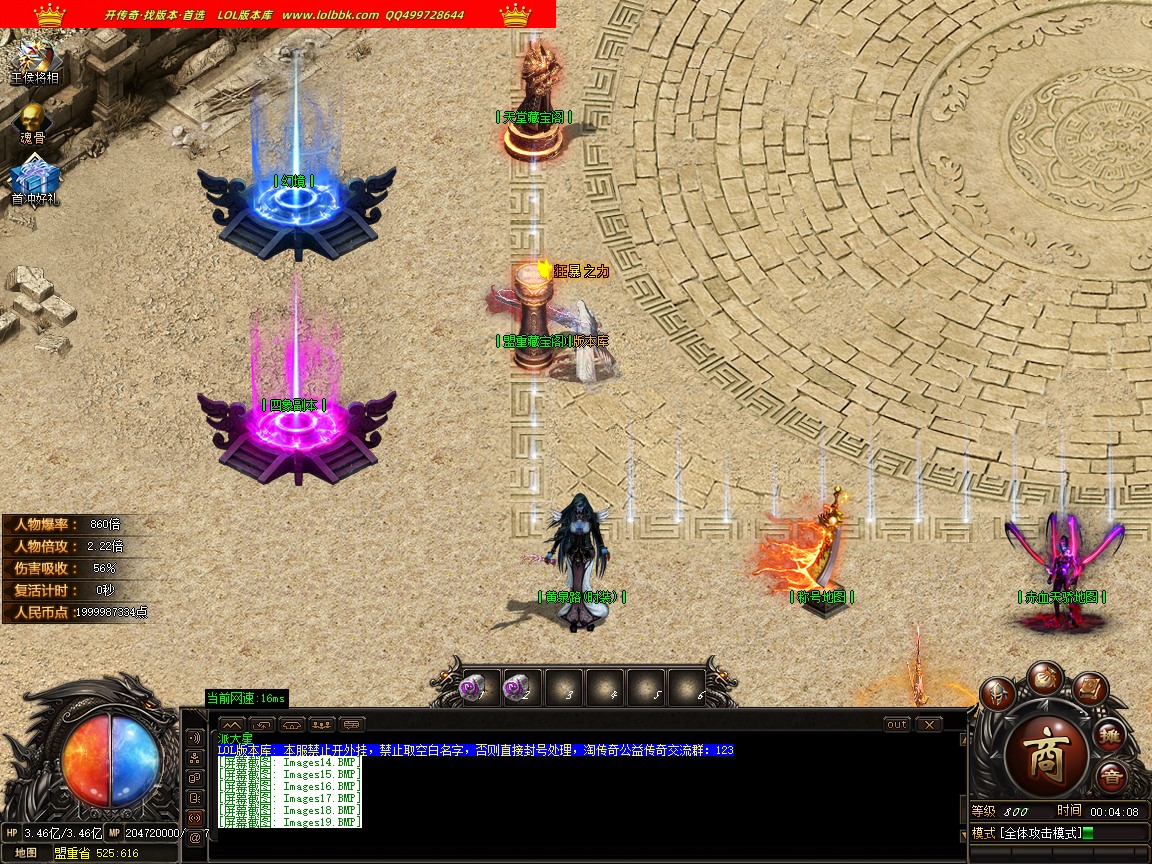The height and width of the screenshot is (864, 1152).
Task: Use the purple rune stone in hotbar slot 1
Action: tap(475, 688)
